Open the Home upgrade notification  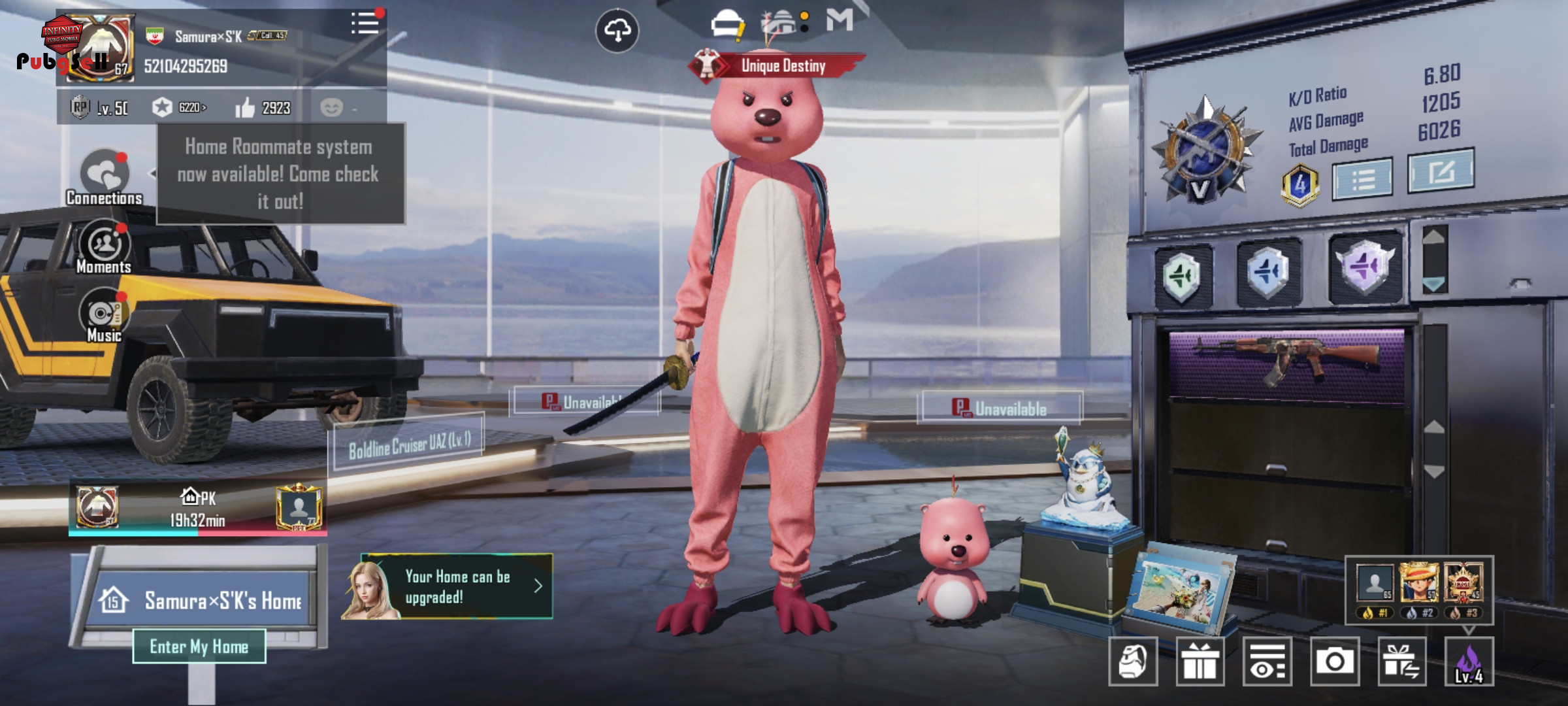coord(456,586)
